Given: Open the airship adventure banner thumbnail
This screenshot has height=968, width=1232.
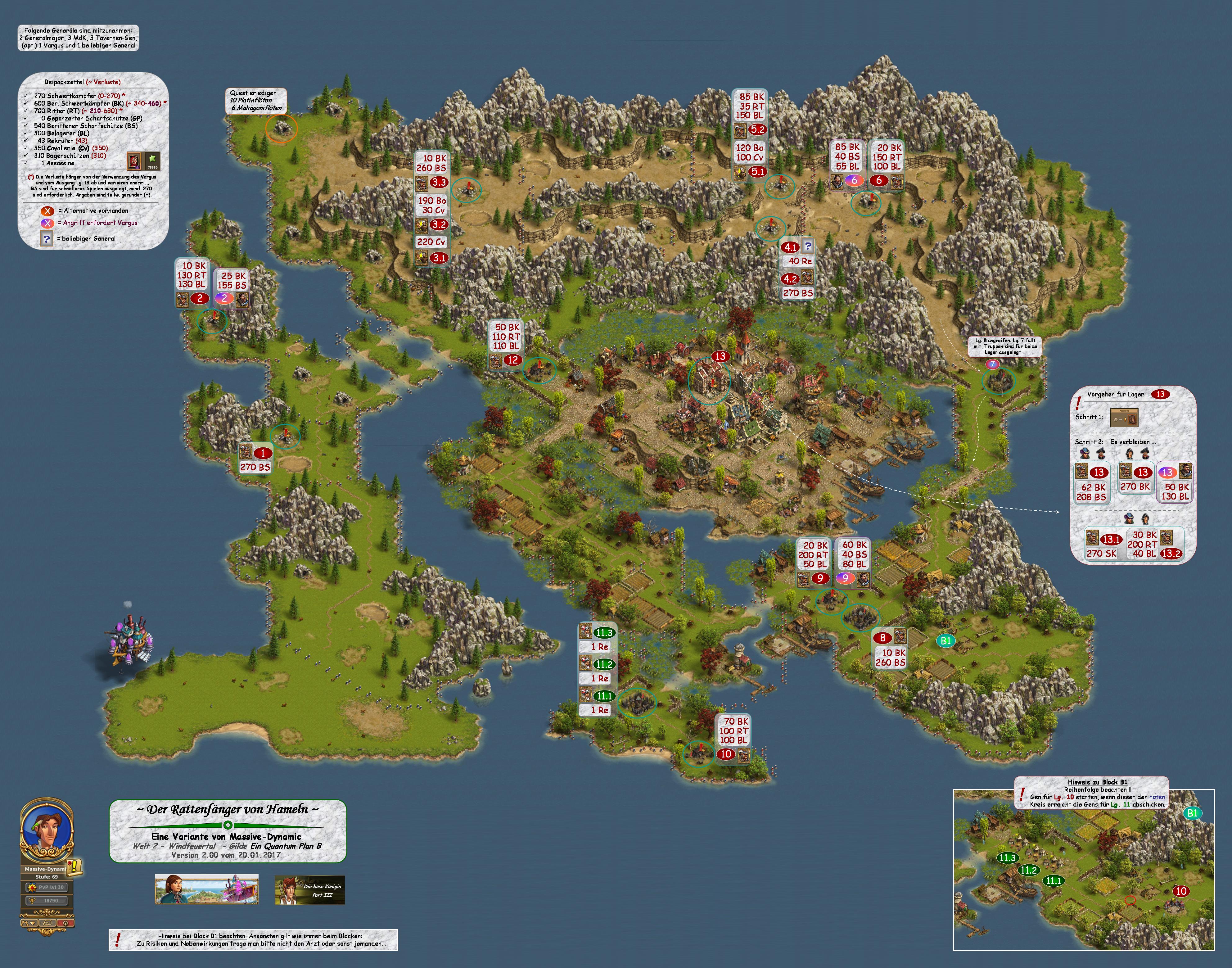Looking at the screenshot, I should (206, 889).
